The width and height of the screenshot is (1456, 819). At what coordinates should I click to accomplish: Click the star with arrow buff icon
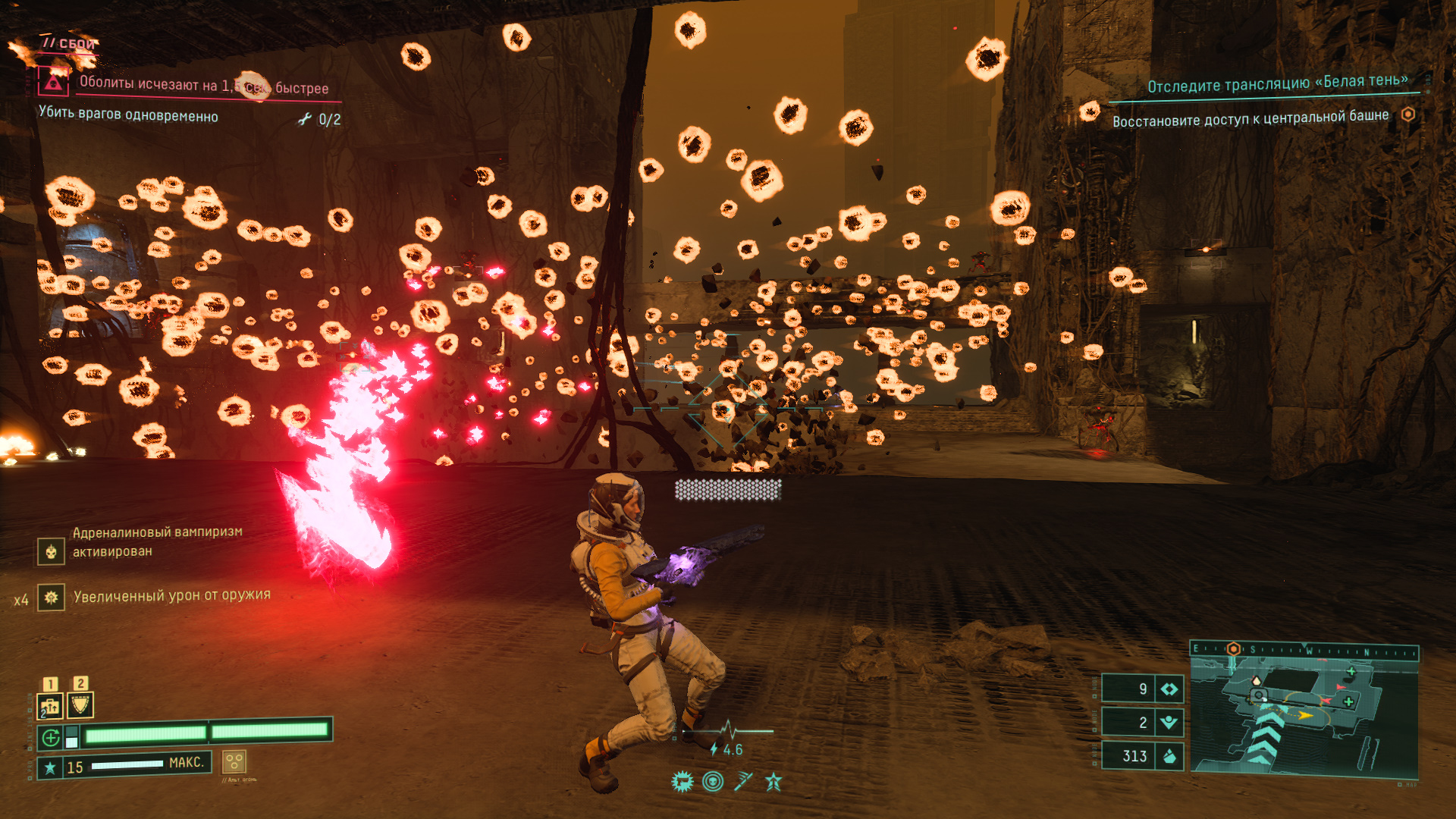[x=773, y=781]
